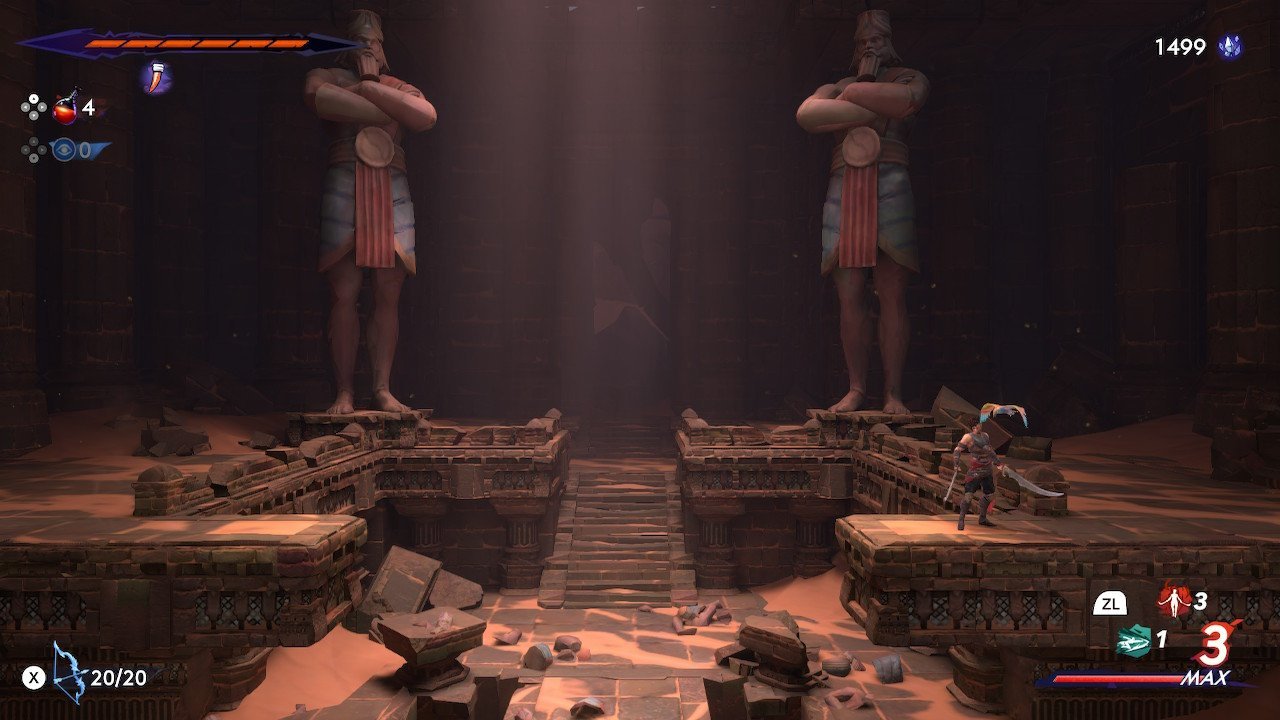Click the blue time crystal currency icon
This screenshot has width=1280, height=720.
[x=1230, y=47]
